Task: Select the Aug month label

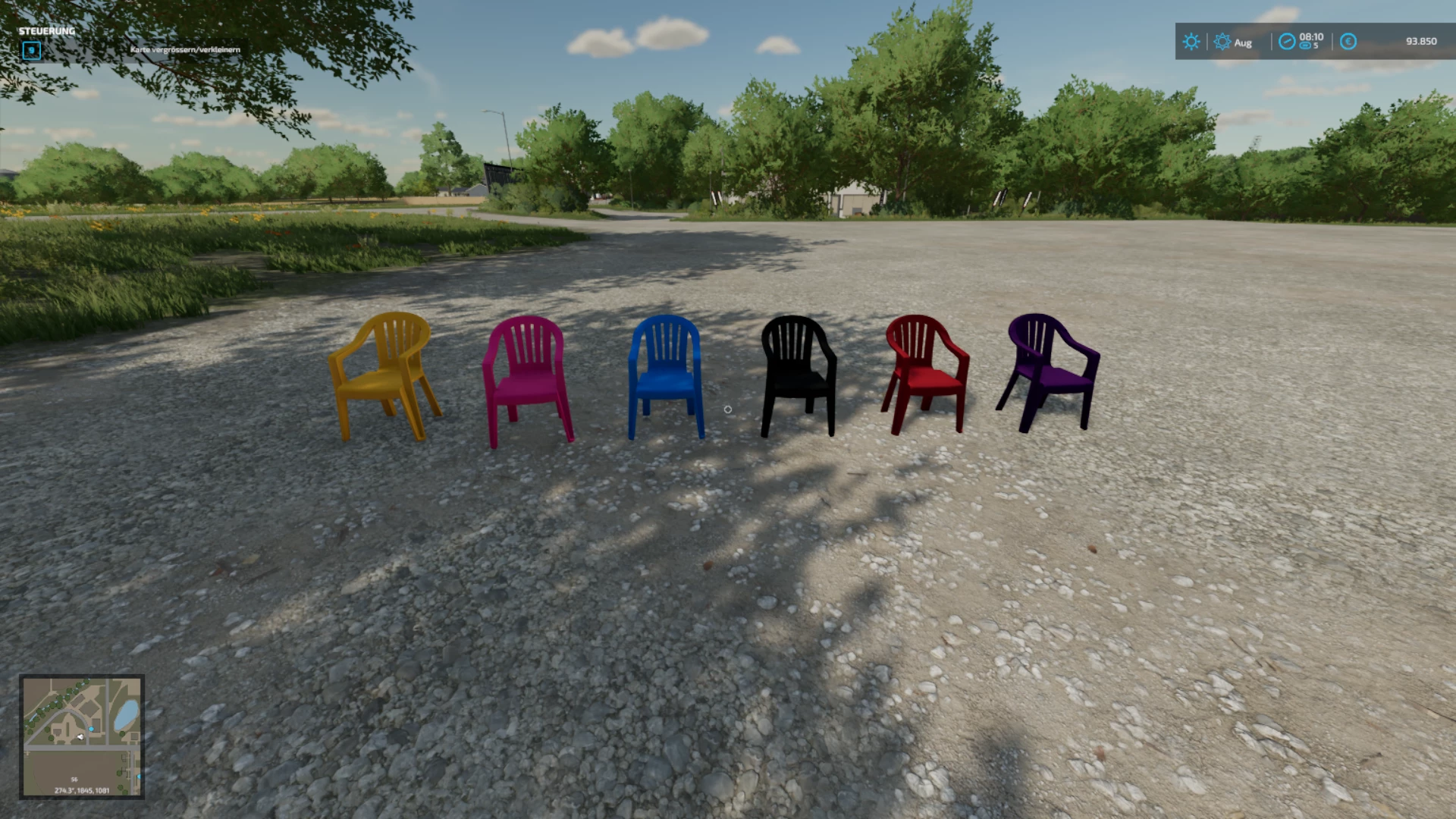Action: pyautogui.click(x=1244, y=42)
